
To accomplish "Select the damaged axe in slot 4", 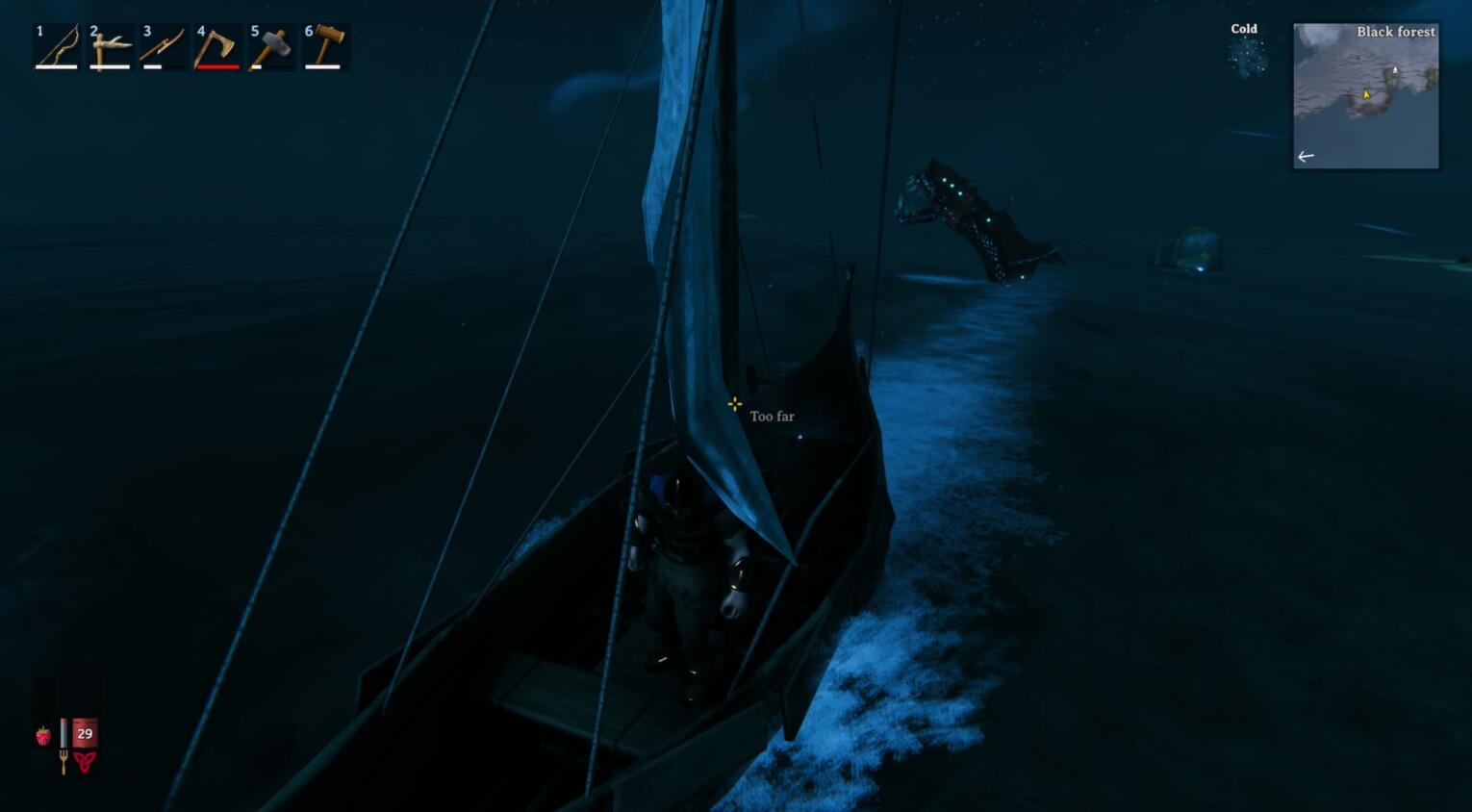I will [217, 46].
